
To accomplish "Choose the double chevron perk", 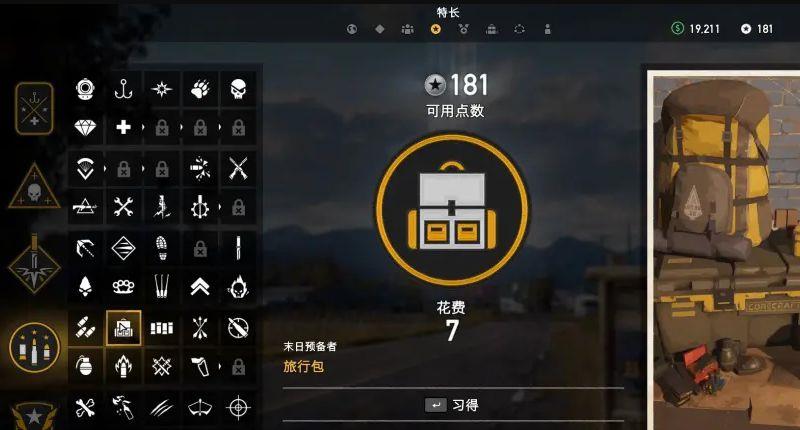I will point(200,286).
